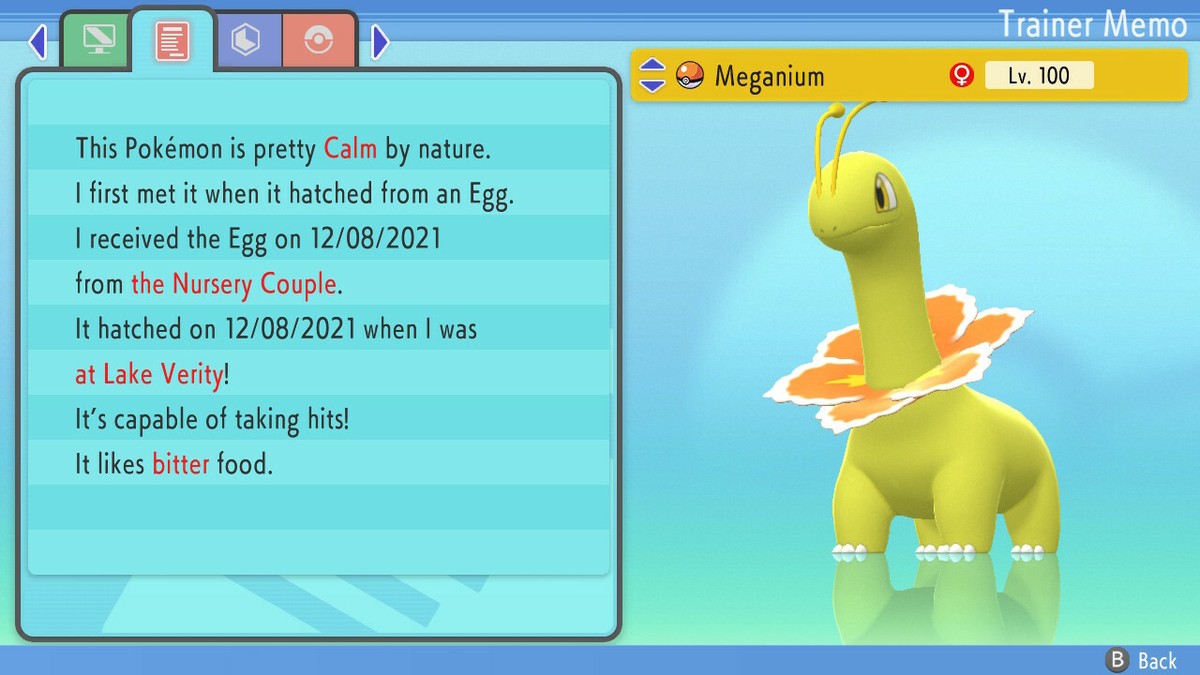Select the red Trainer Memo tab
This screenshot has width=1200, height=675.
[172, 40]
